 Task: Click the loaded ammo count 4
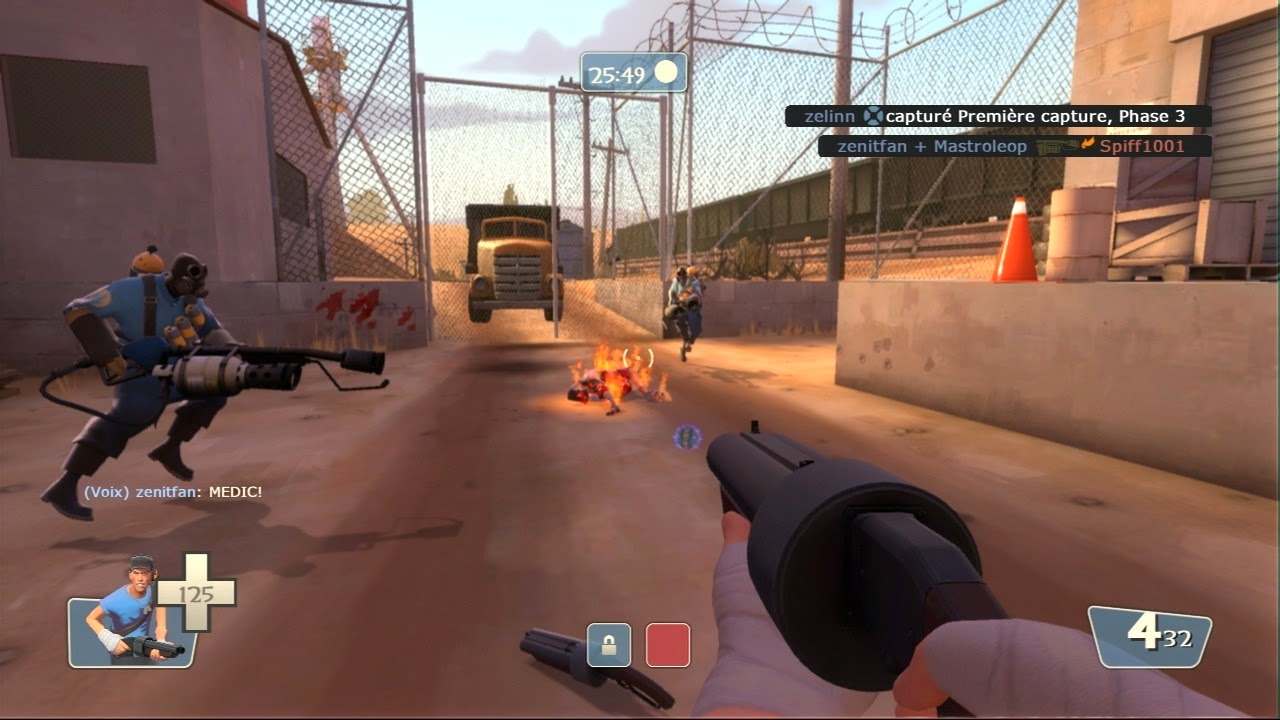tap(1145, 633)
